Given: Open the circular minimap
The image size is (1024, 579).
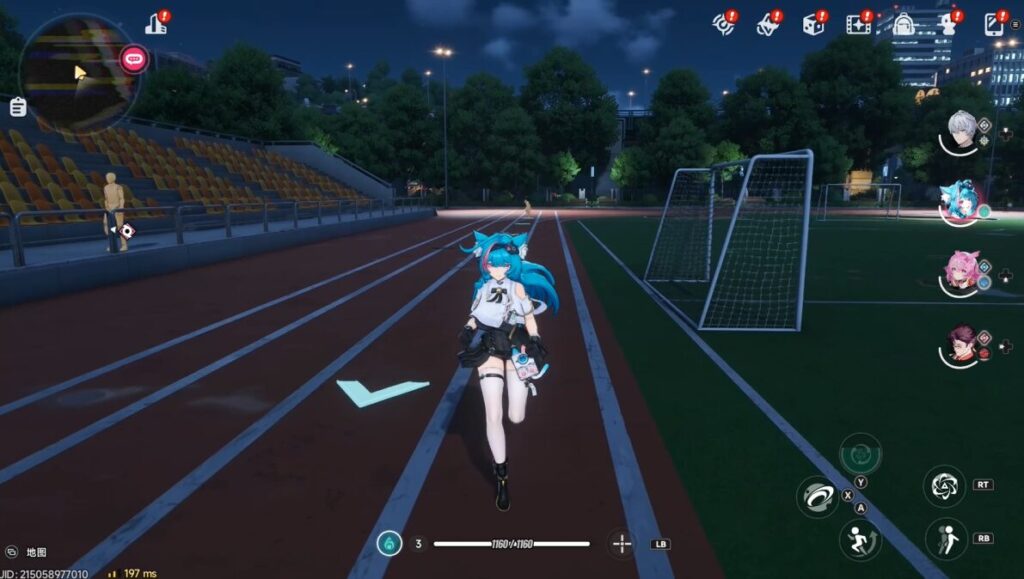Looking at the screenshot, I should (78, 71).
